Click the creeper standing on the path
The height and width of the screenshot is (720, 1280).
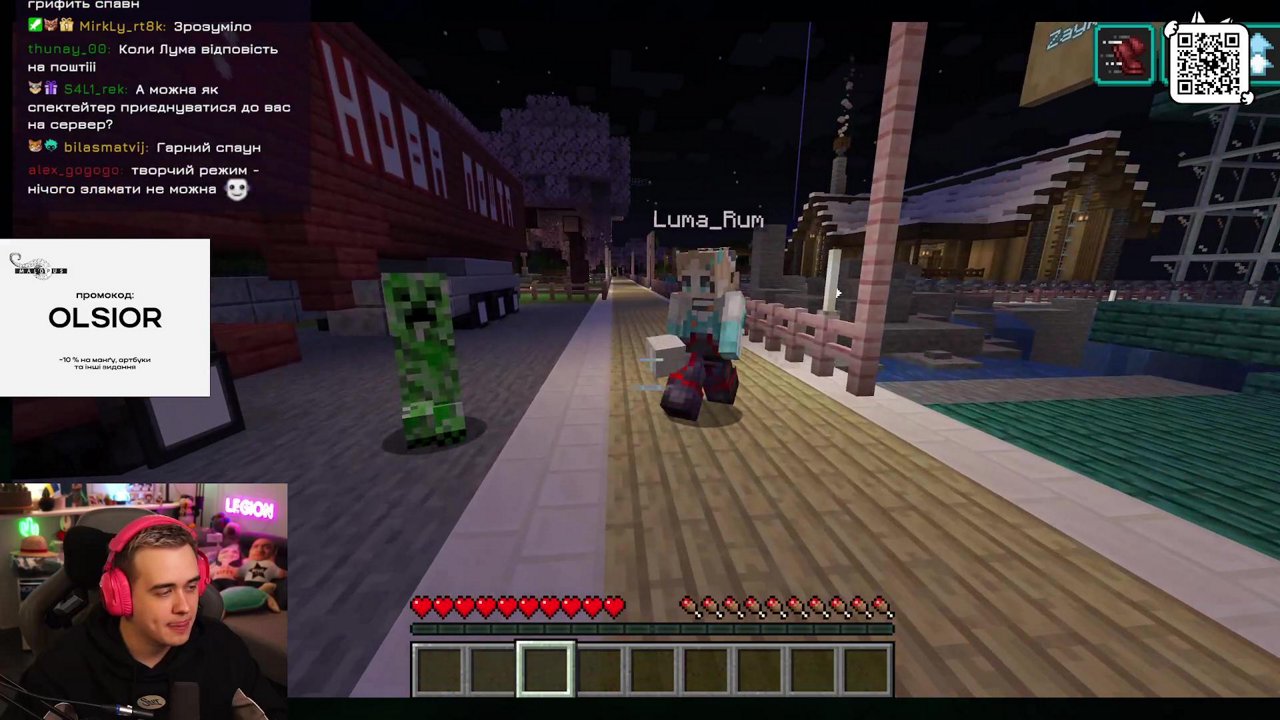point(425,355)
